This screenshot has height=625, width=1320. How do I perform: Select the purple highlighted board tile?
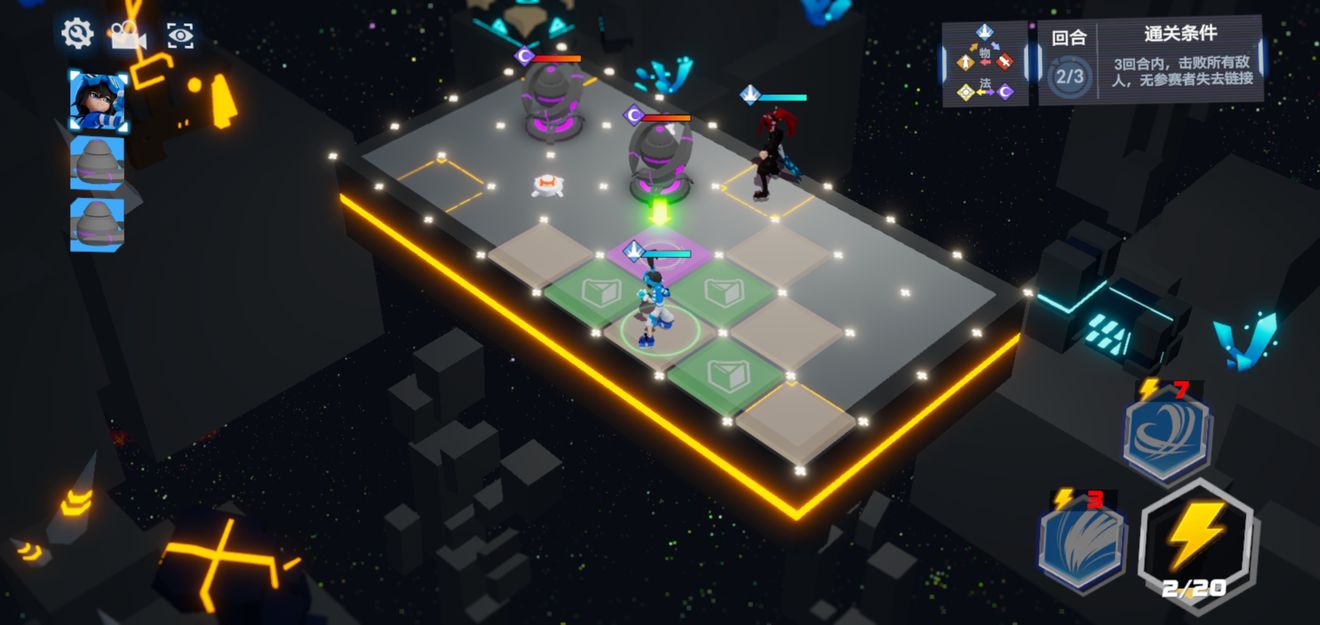click(660, 252)
